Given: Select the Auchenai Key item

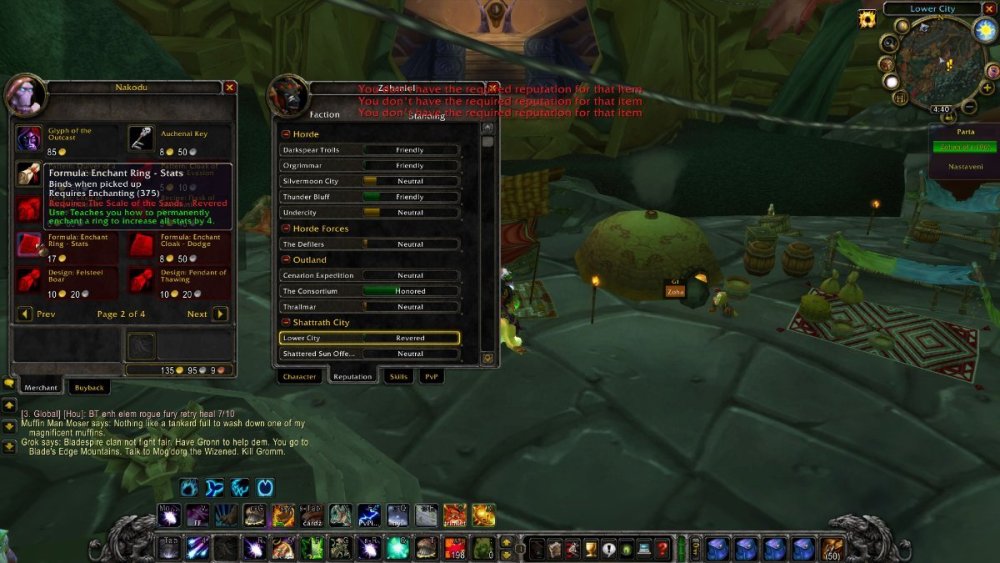Looking at the screenshot, I should point(141,137).
